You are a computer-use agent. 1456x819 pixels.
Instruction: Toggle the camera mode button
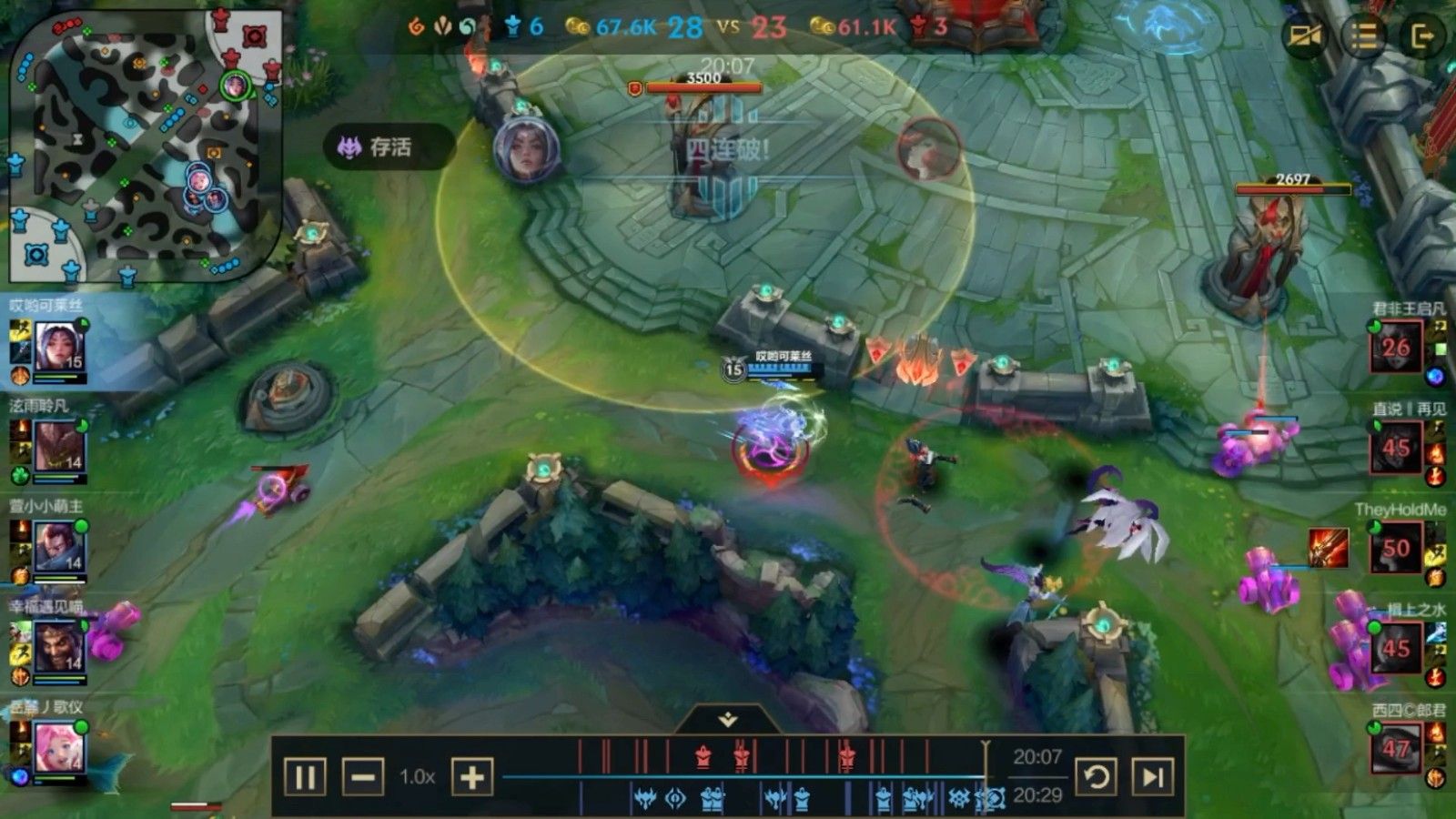coord(1304,36)
